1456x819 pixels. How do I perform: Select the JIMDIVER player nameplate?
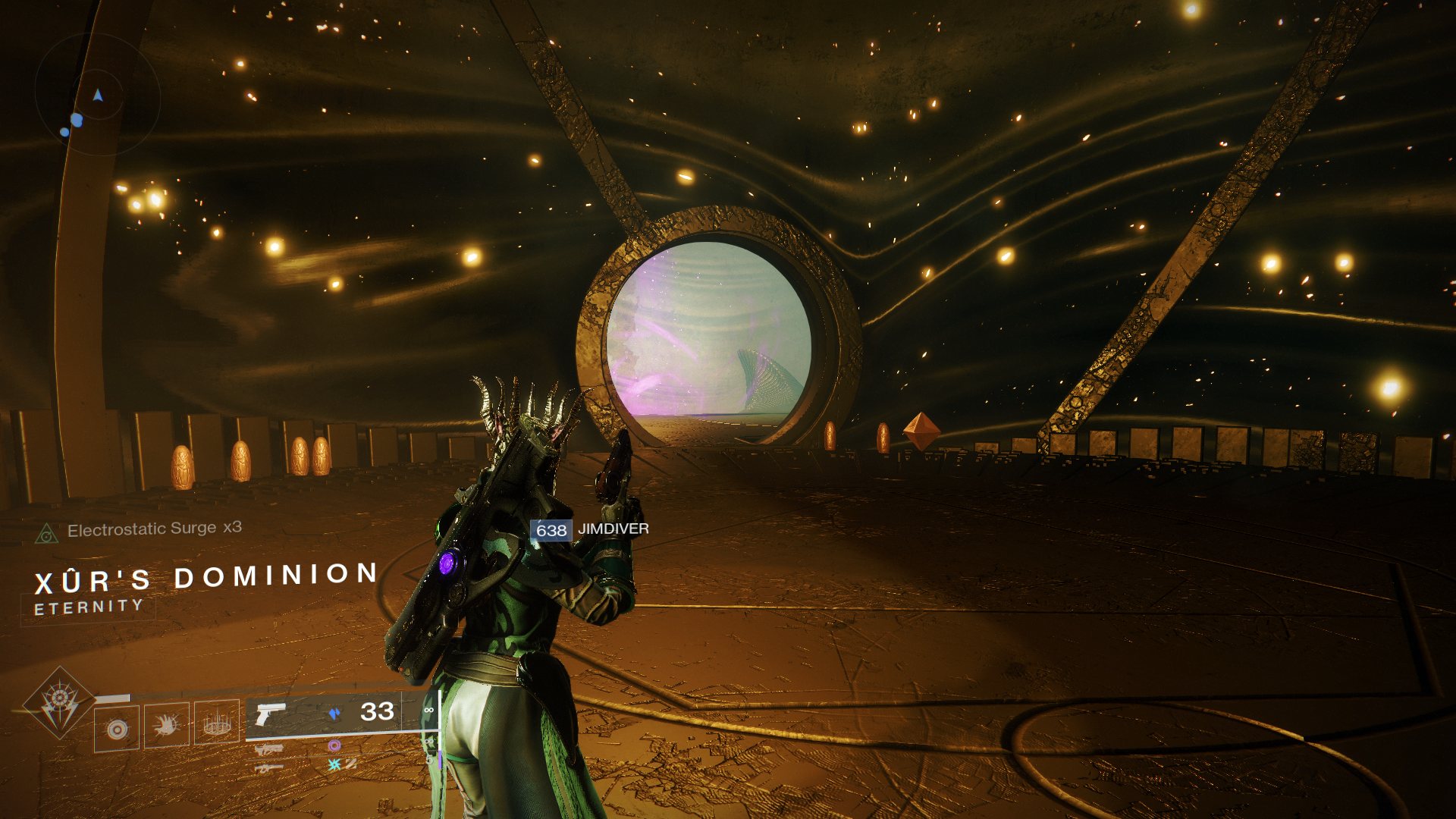[590, 529]
